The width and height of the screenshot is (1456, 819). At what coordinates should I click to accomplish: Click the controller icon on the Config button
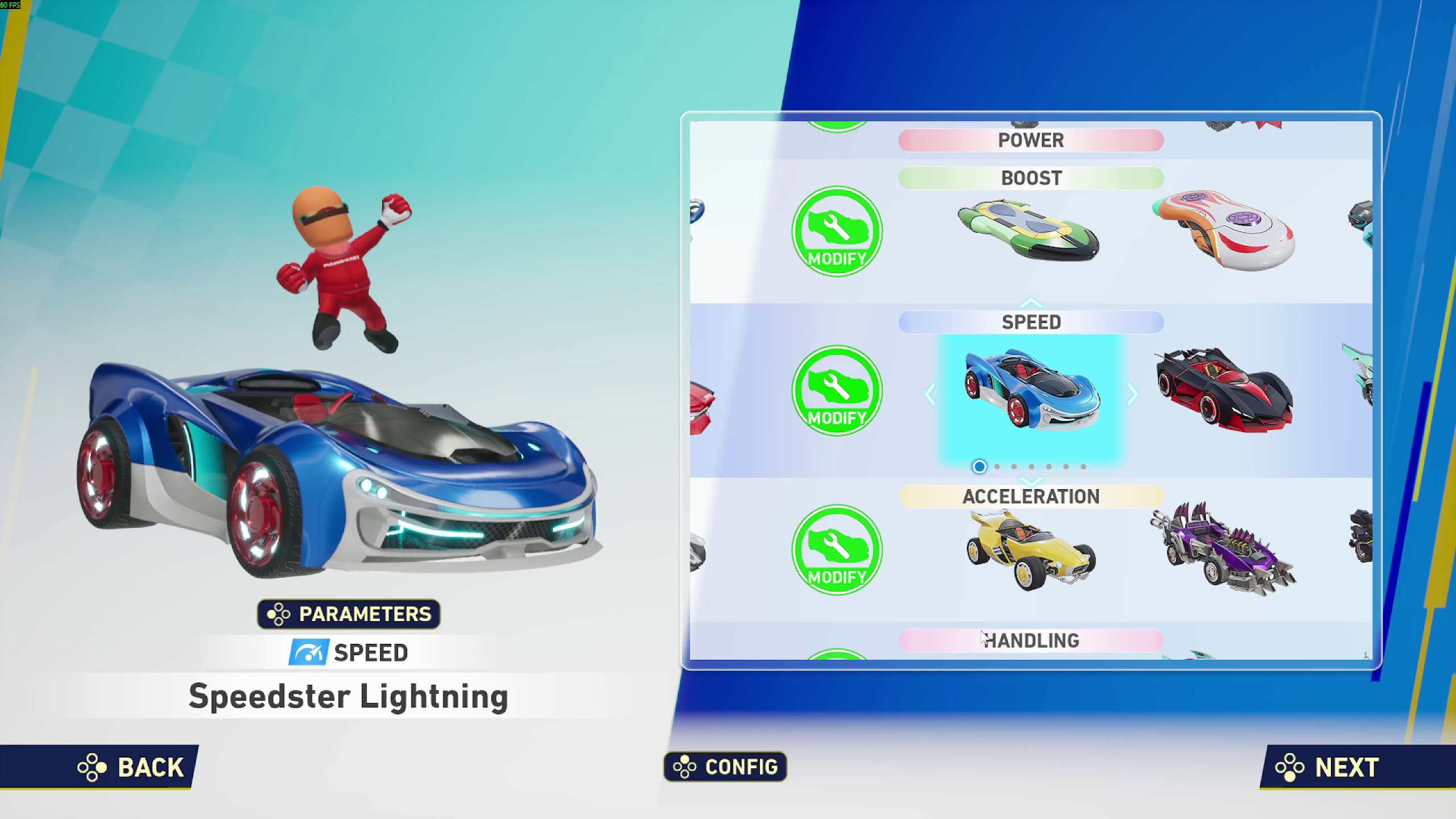(685, 767)
